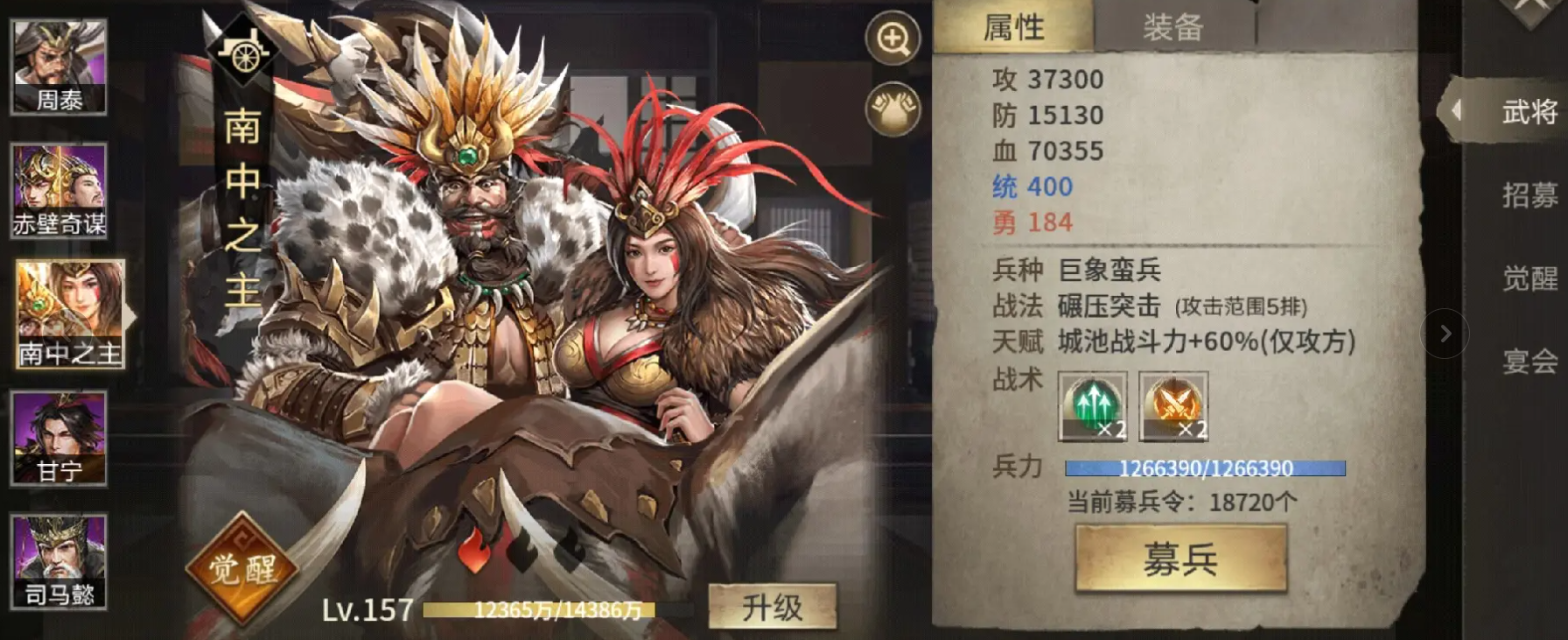Expand the right panel with the right chevron

point(1445,334)
